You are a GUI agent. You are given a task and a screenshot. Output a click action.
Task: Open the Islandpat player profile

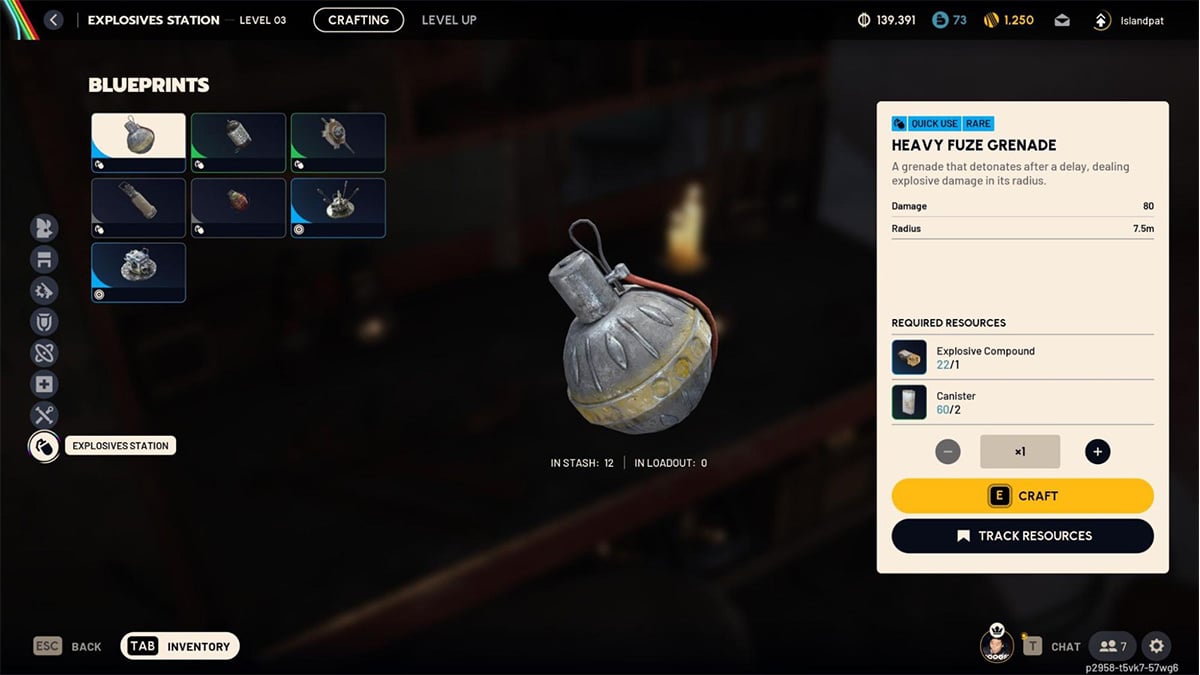coord(1130,20)
